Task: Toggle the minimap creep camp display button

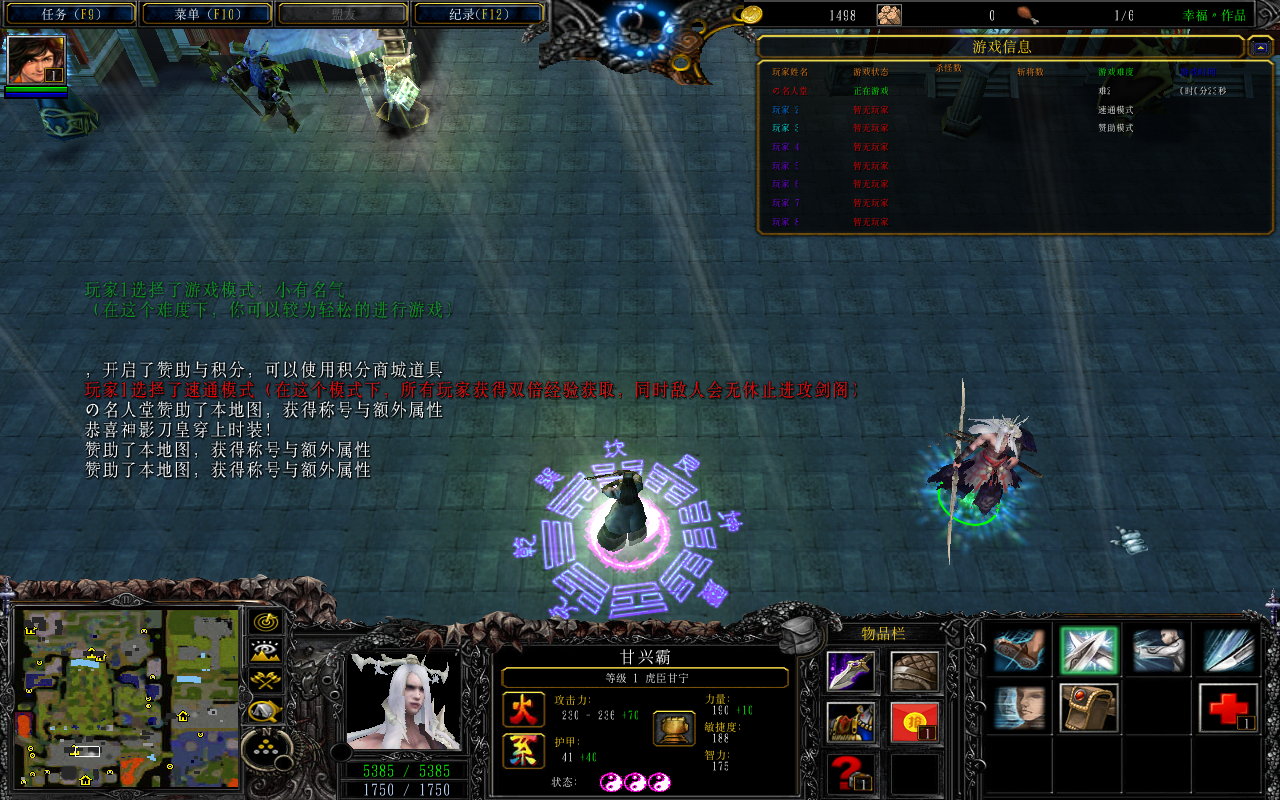Action: point(267,711)
